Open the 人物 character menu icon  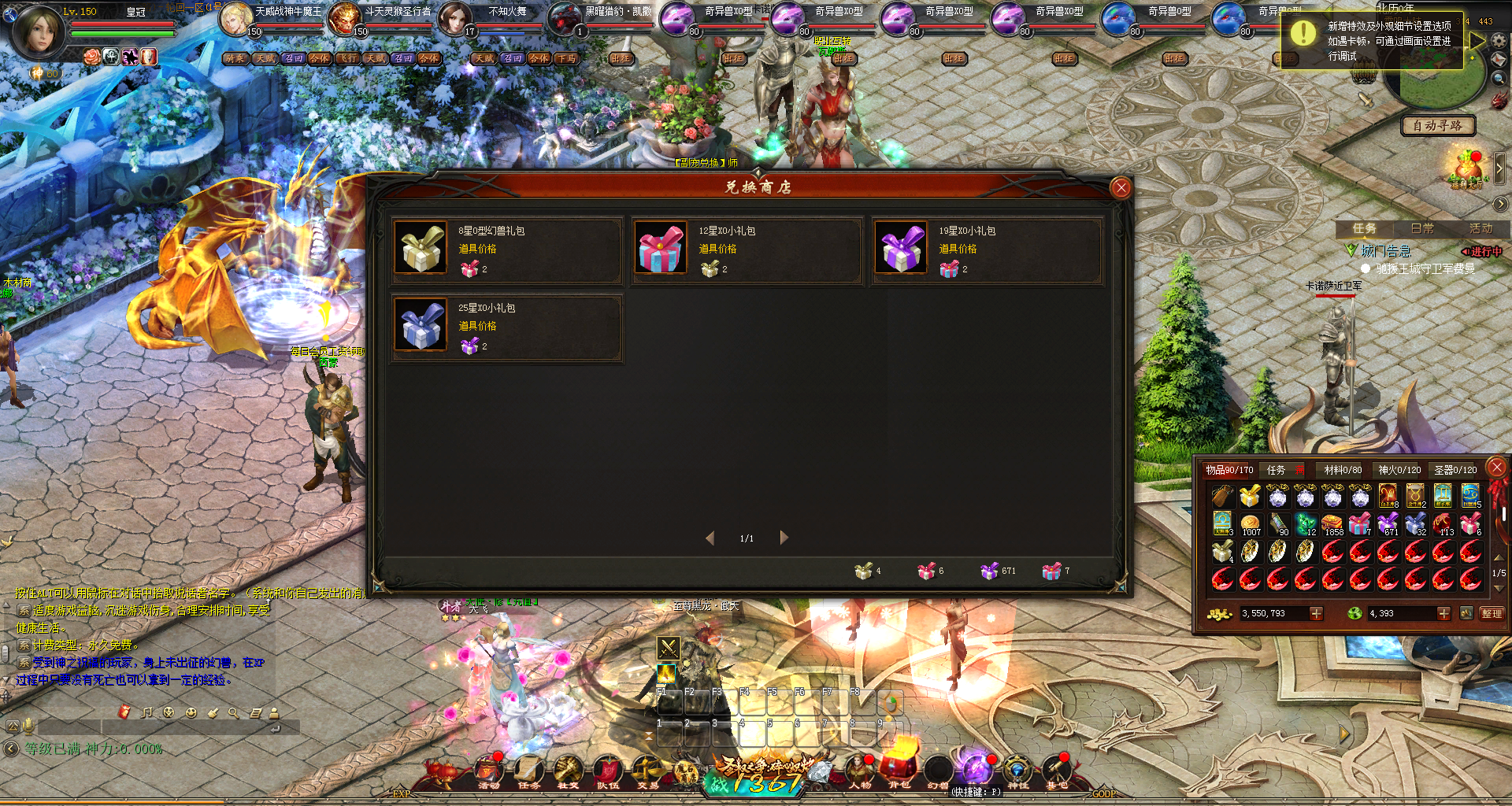[x=859, y=772]
